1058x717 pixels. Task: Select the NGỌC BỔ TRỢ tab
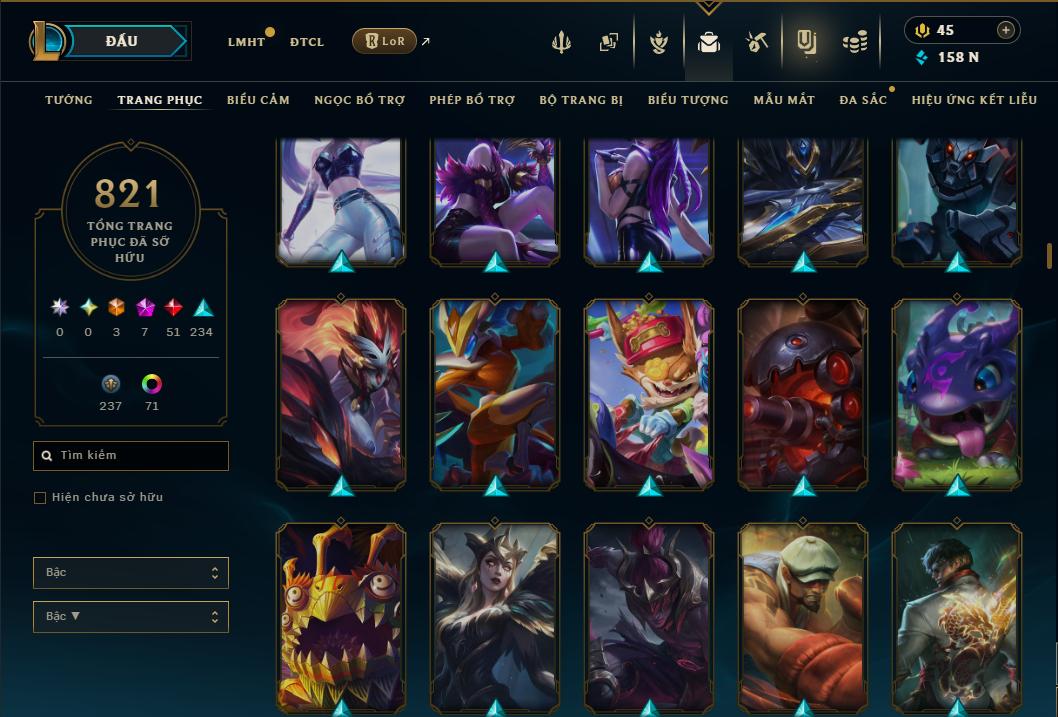pyautogui.click(x=359, y=100)
